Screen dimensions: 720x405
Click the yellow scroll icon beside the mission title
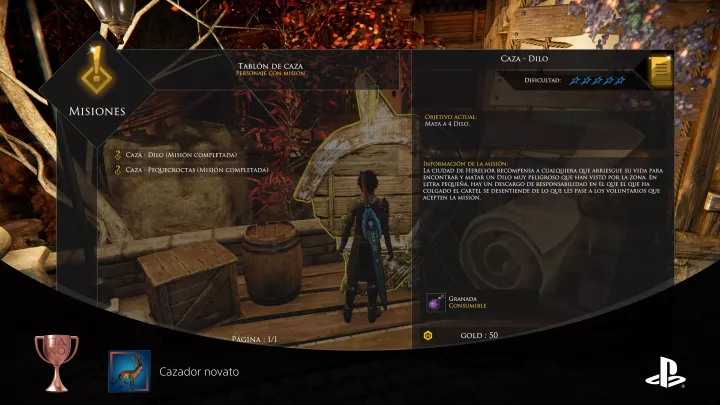(659, 71)
